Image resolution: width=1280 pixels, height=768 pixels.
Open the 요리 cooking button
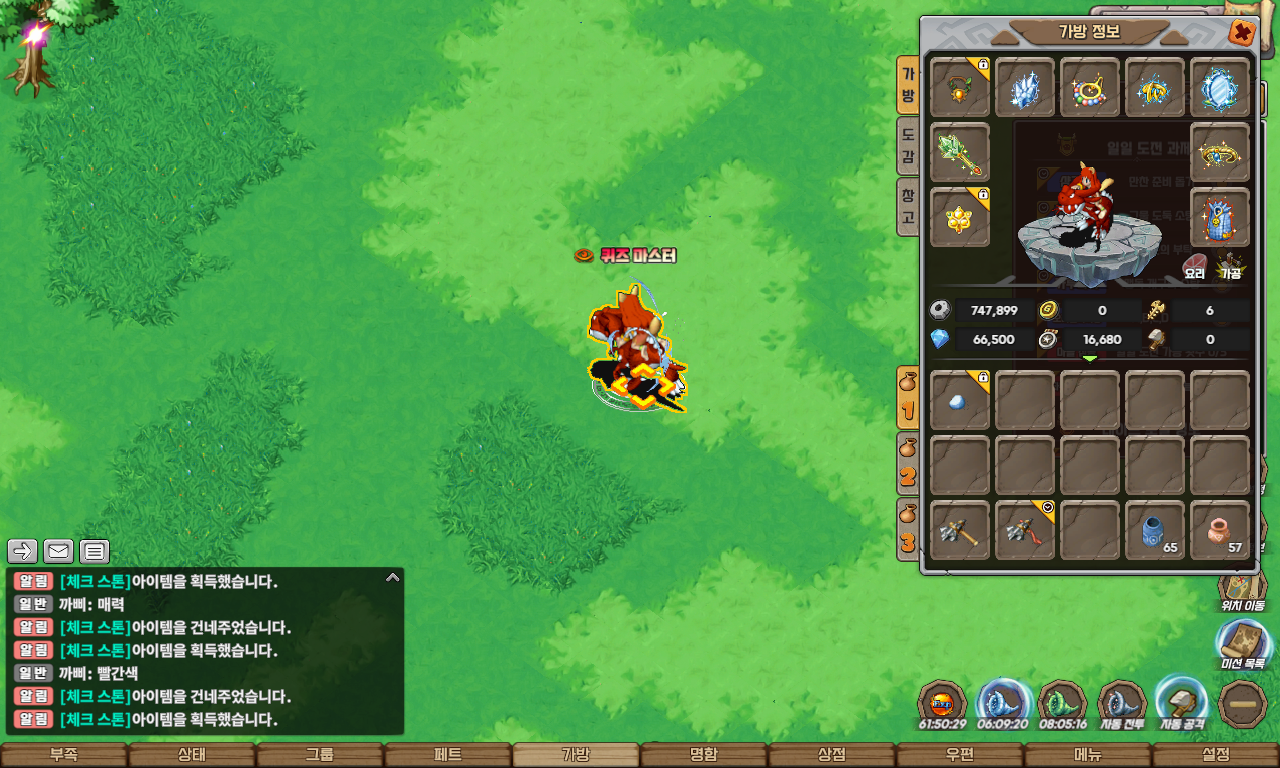coord(1195,267)
